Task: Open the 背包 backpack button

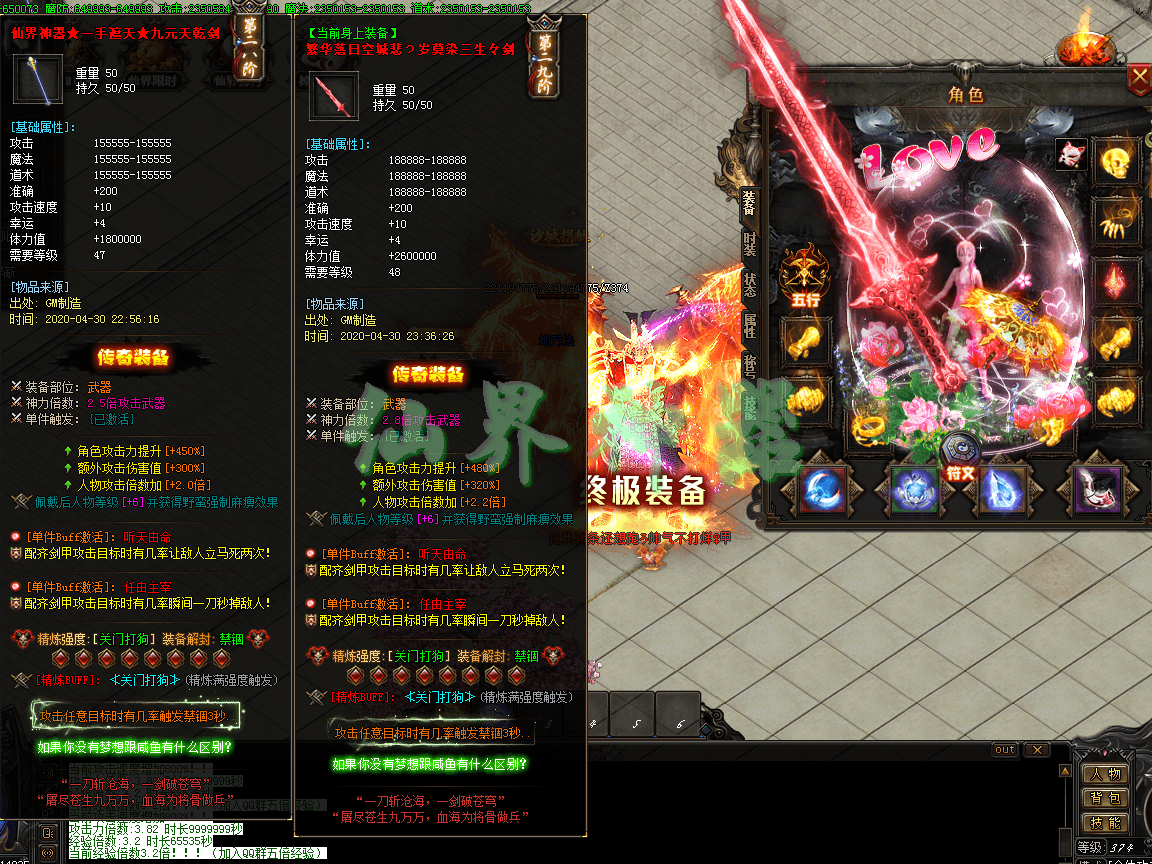Action: 1105,798
